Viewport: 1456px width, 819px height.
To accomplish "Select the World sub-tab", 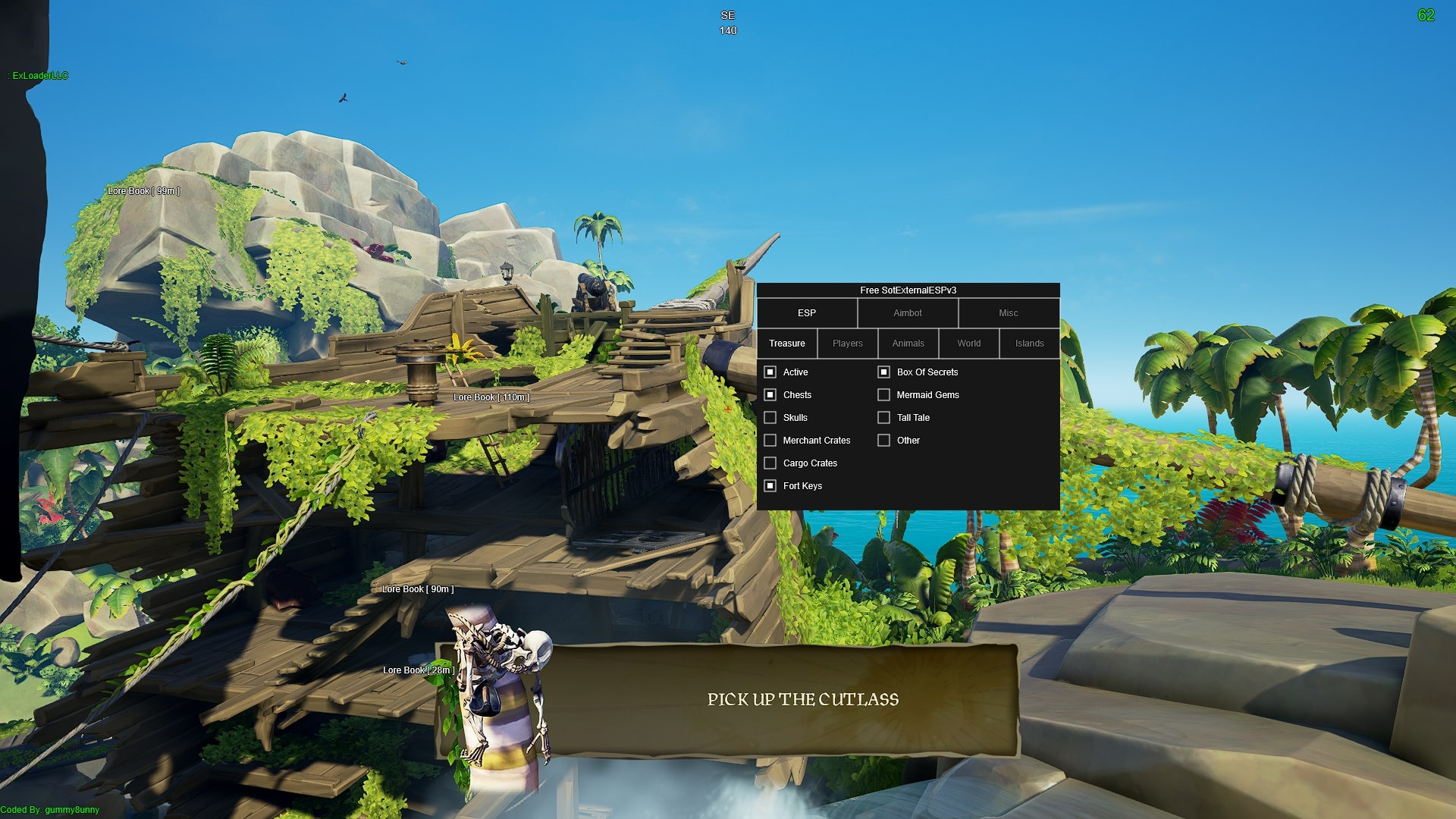I will coord(968,344).
